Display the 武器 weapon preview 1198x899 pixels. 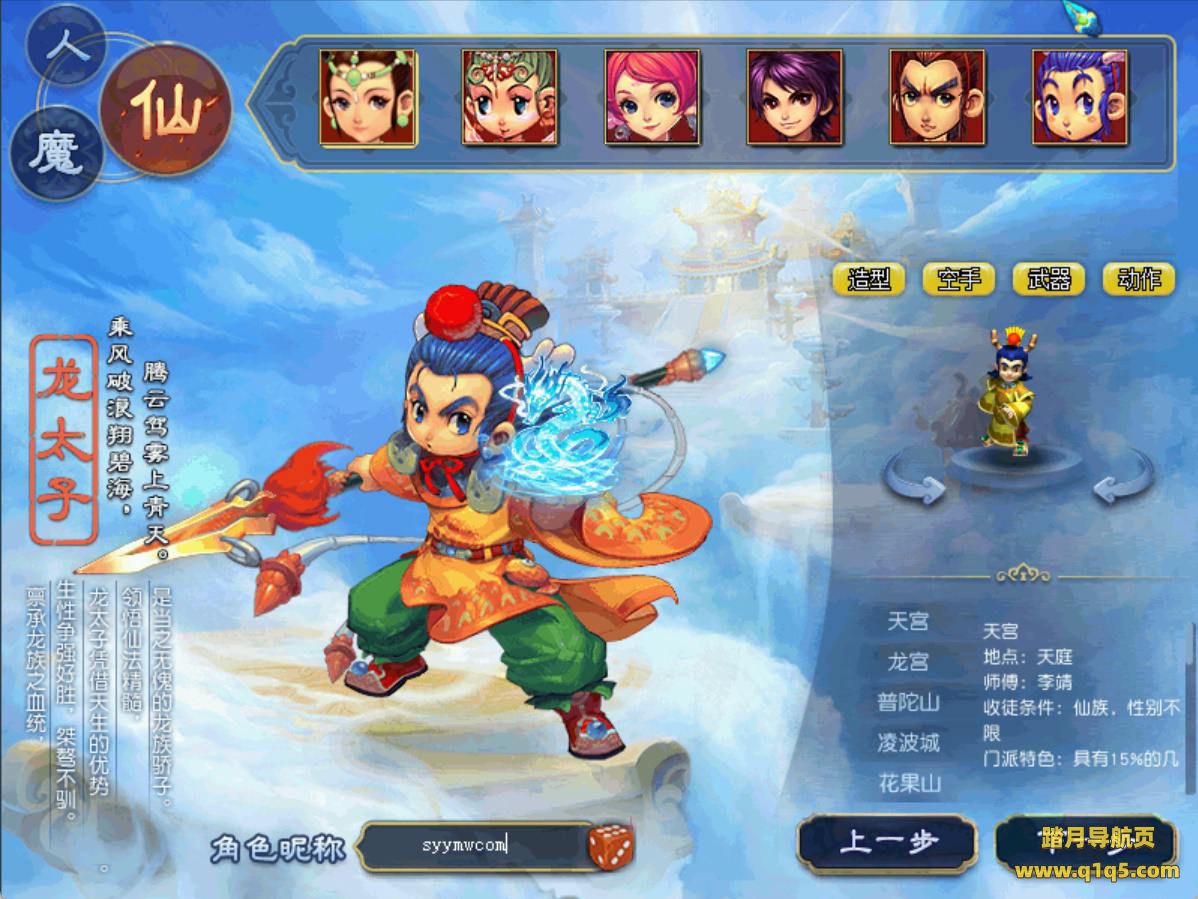(x=1048, y=279)
